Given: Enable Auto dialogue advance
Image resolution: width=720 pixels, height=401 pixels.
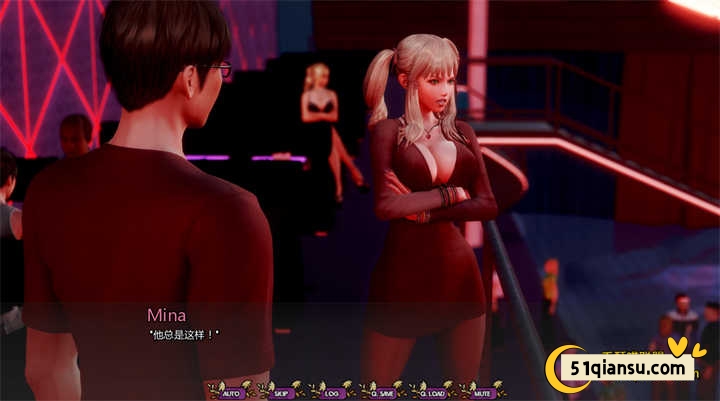Looking at the screenshot, I should [232, 393].
